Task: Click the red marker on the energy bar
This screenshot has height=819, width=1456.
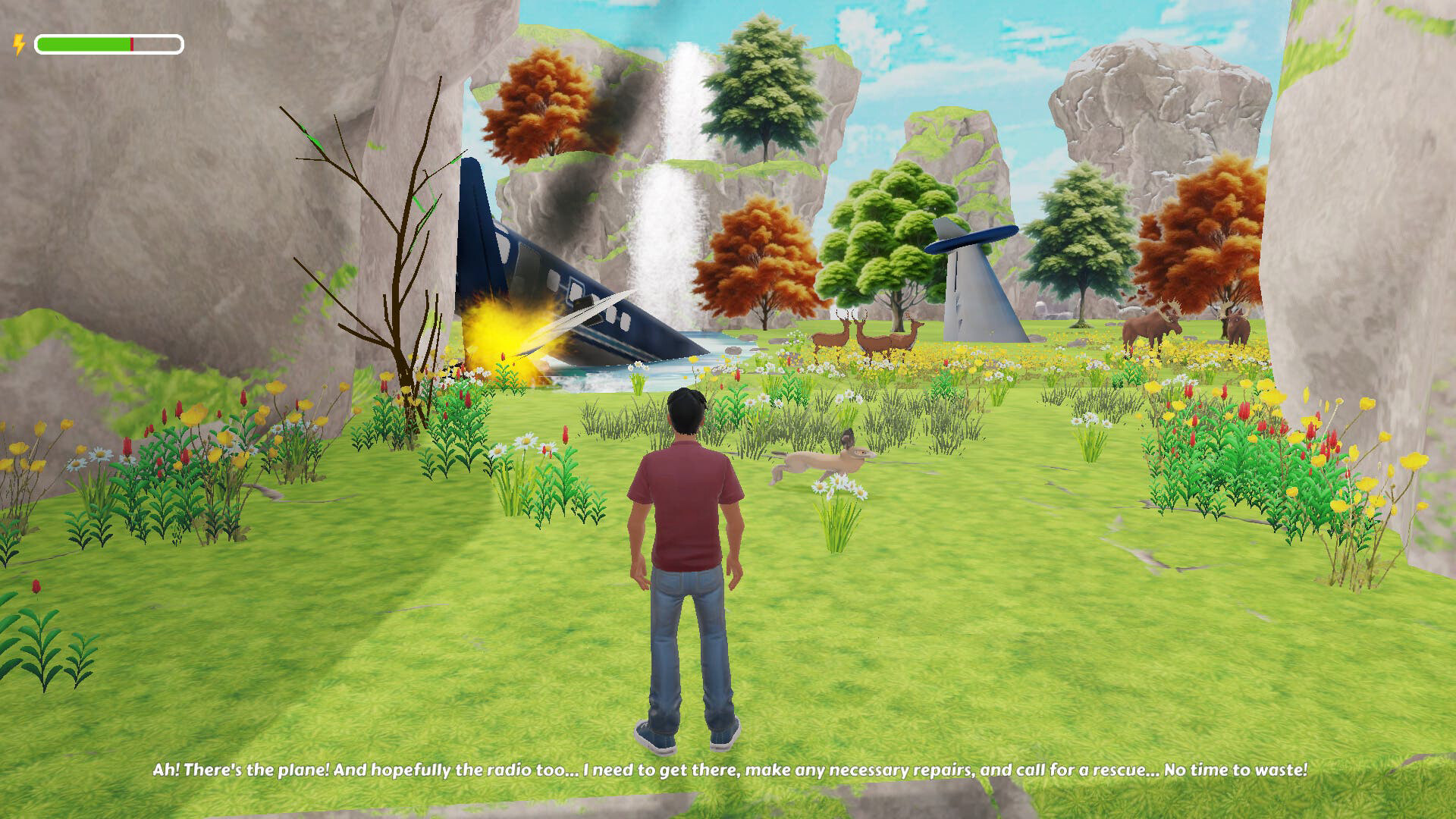Action: (x=131, y=43)
